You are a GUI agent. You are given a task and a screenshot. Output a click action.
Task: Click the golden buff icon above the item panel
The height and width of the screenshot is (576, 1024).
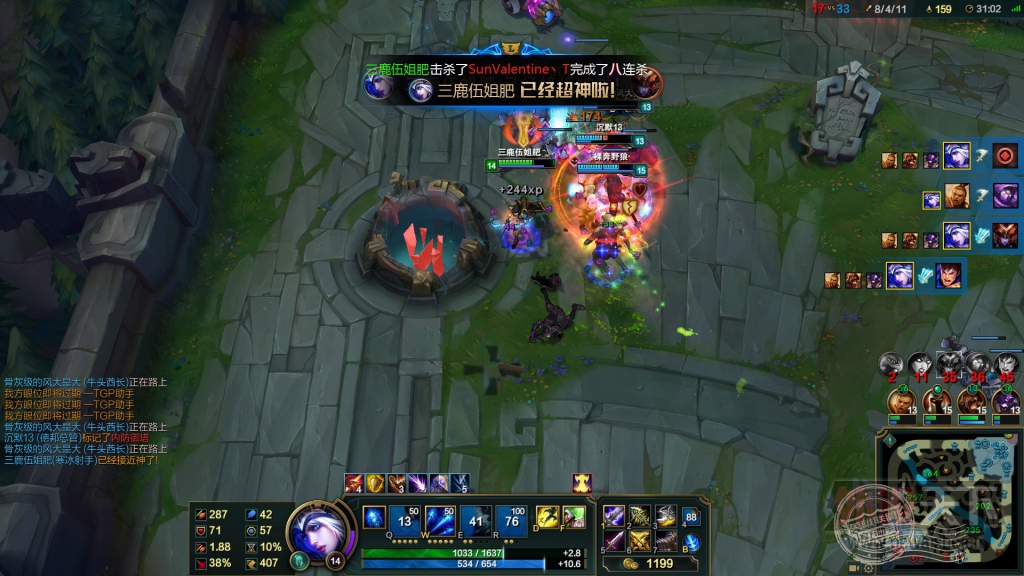582,484
